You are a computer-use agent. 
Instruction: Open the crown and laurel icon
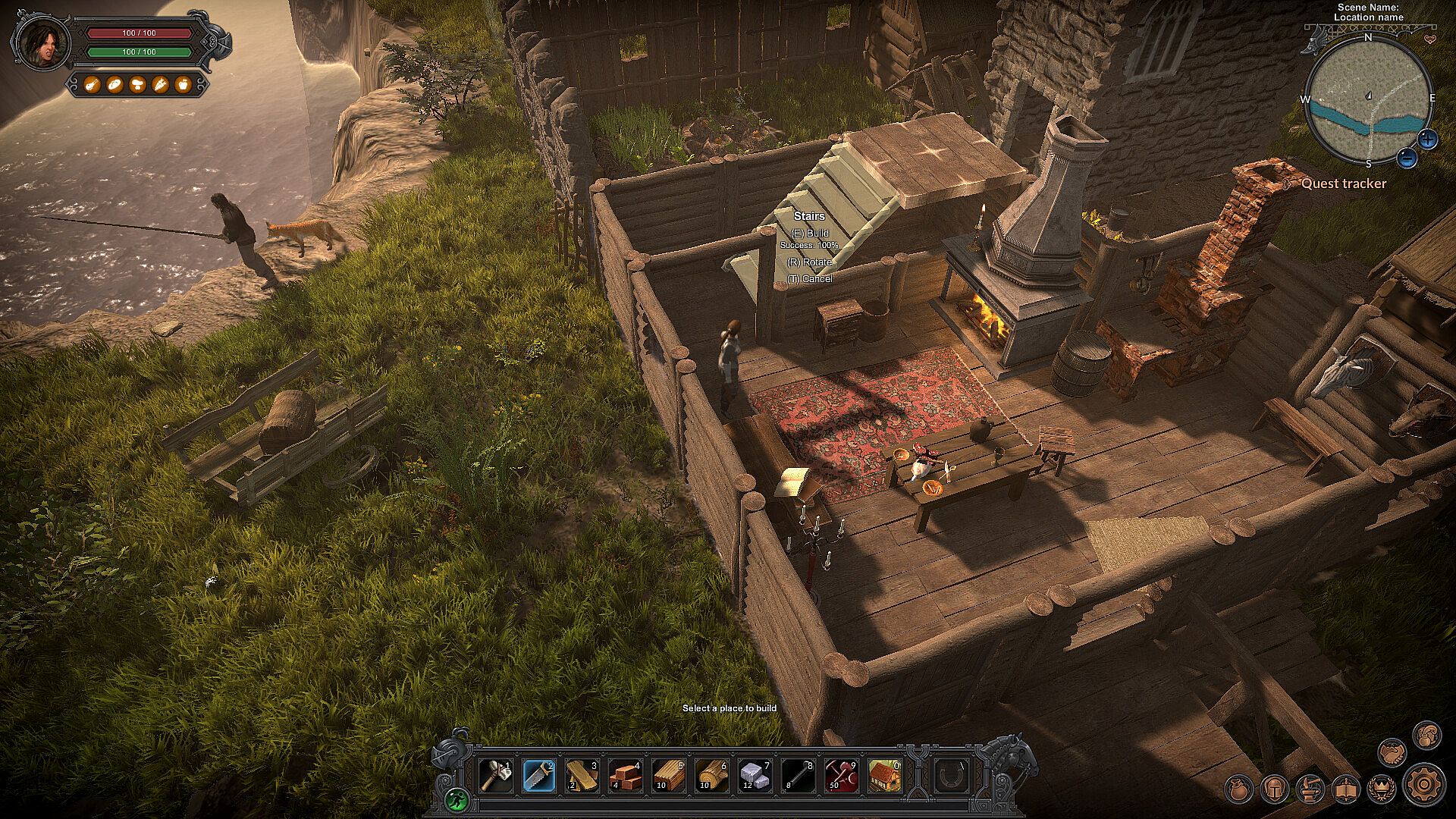1381,789
